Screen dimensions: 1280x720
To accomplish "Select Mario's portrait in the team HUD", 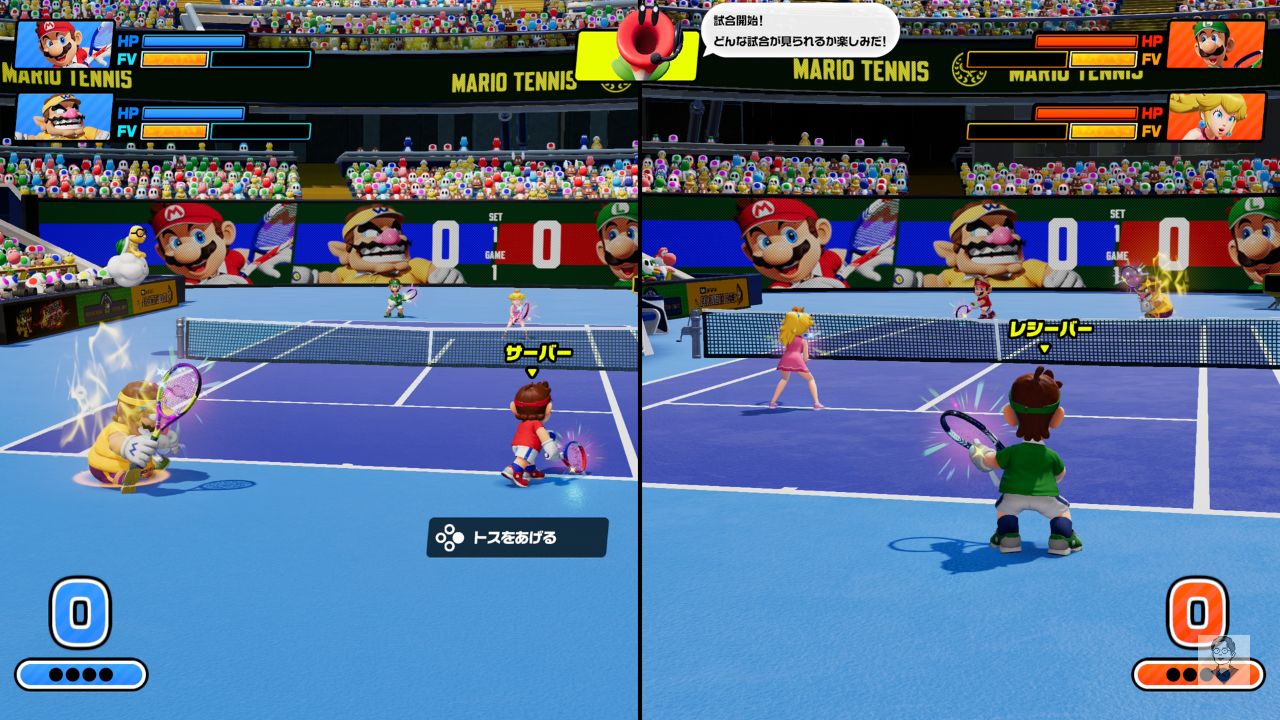I will pyautogui.click(x=63, y=43).
